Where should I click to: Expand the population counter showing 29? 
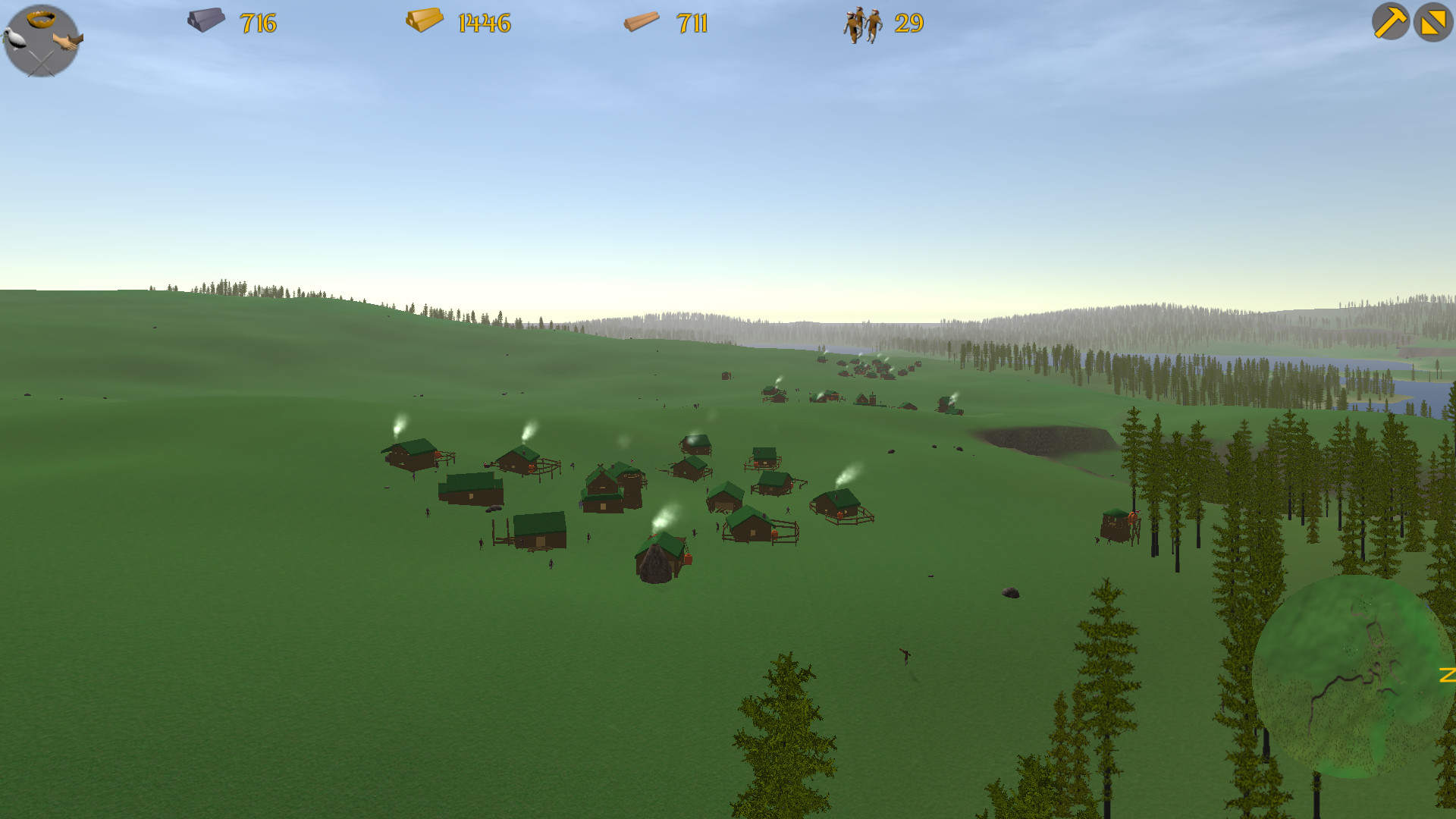coord(909,24)
